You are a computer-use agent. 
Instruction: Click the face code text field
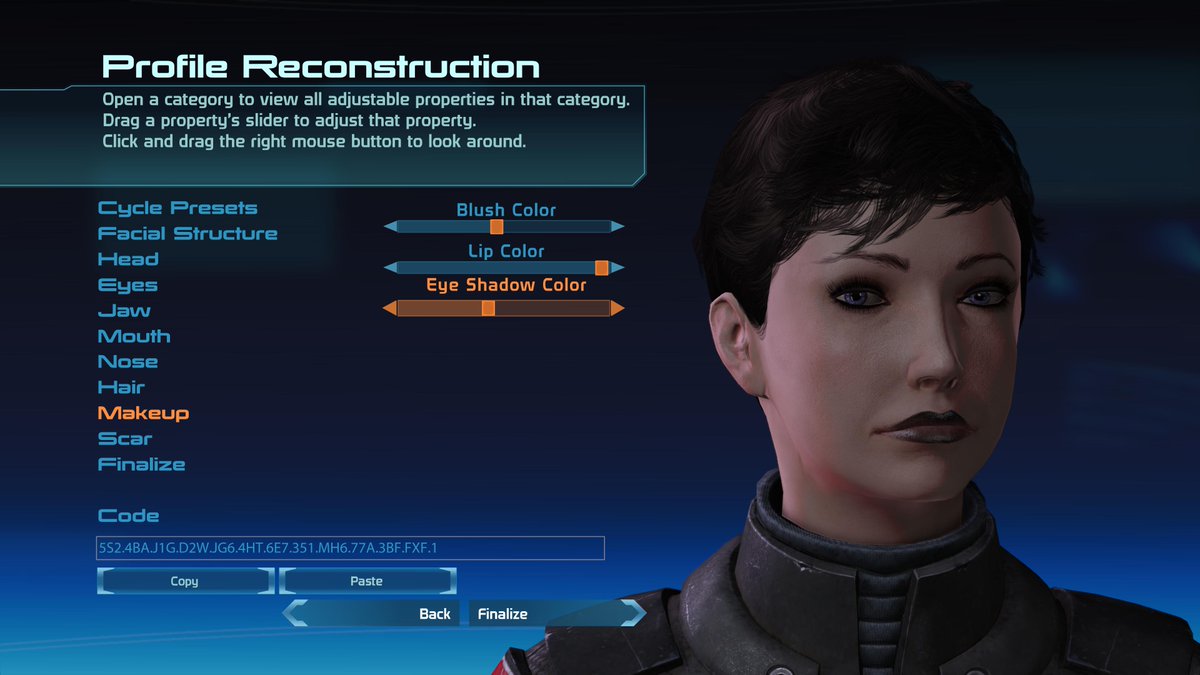point(350,548)
